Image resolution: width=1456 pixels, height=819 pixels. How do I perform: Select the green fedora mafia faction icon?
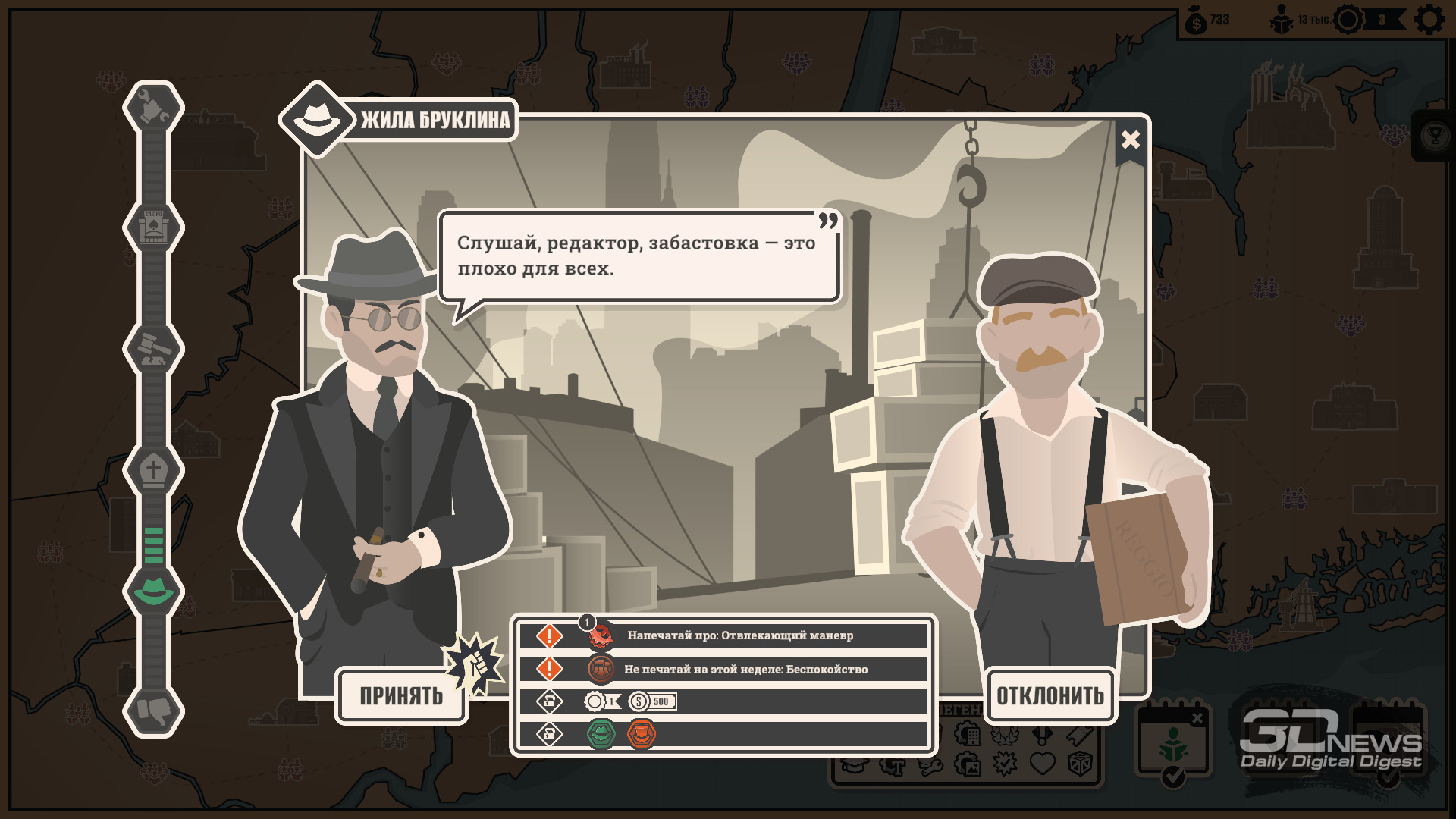153,591
